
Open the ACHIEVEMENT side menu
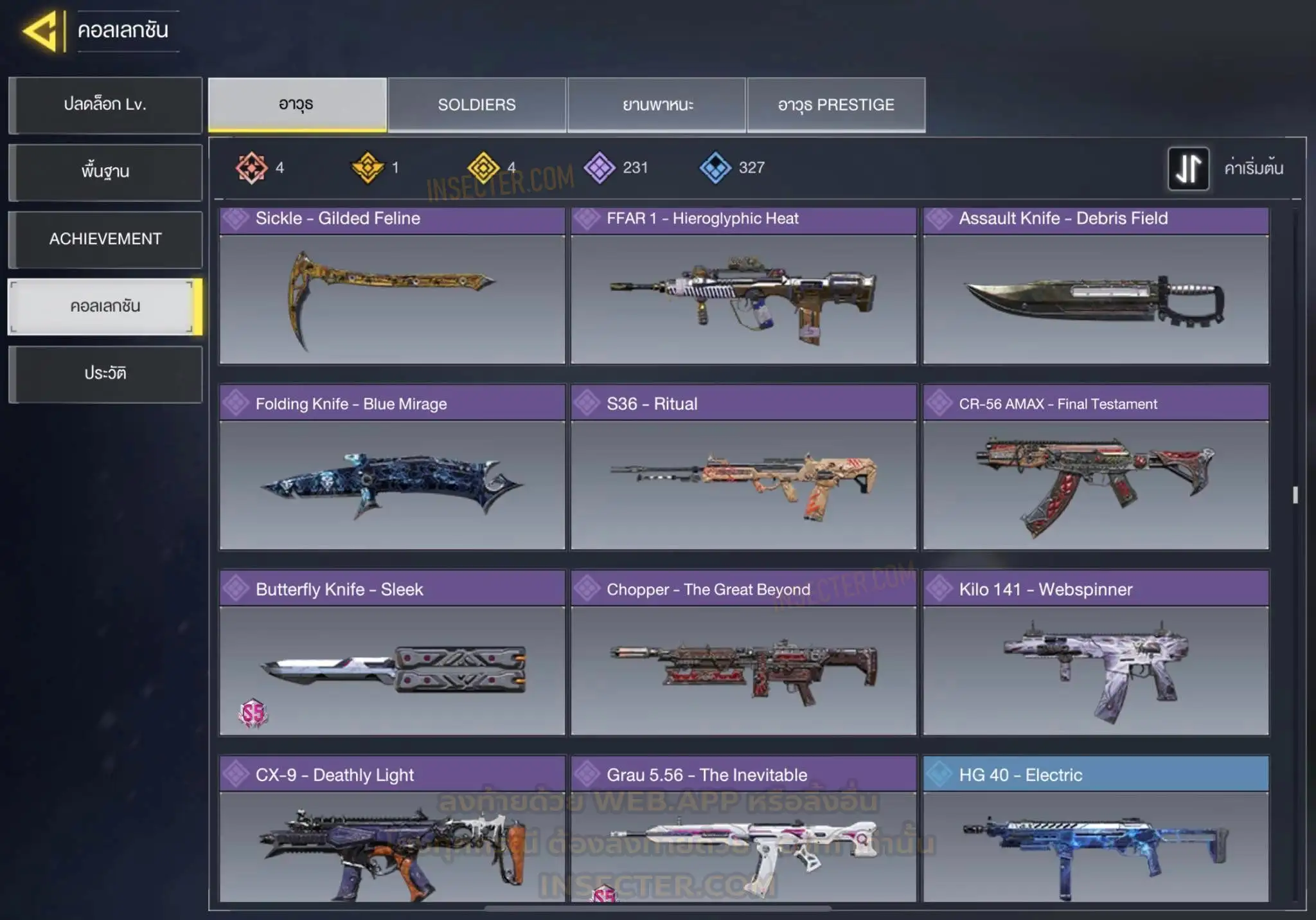click(105, 239)
